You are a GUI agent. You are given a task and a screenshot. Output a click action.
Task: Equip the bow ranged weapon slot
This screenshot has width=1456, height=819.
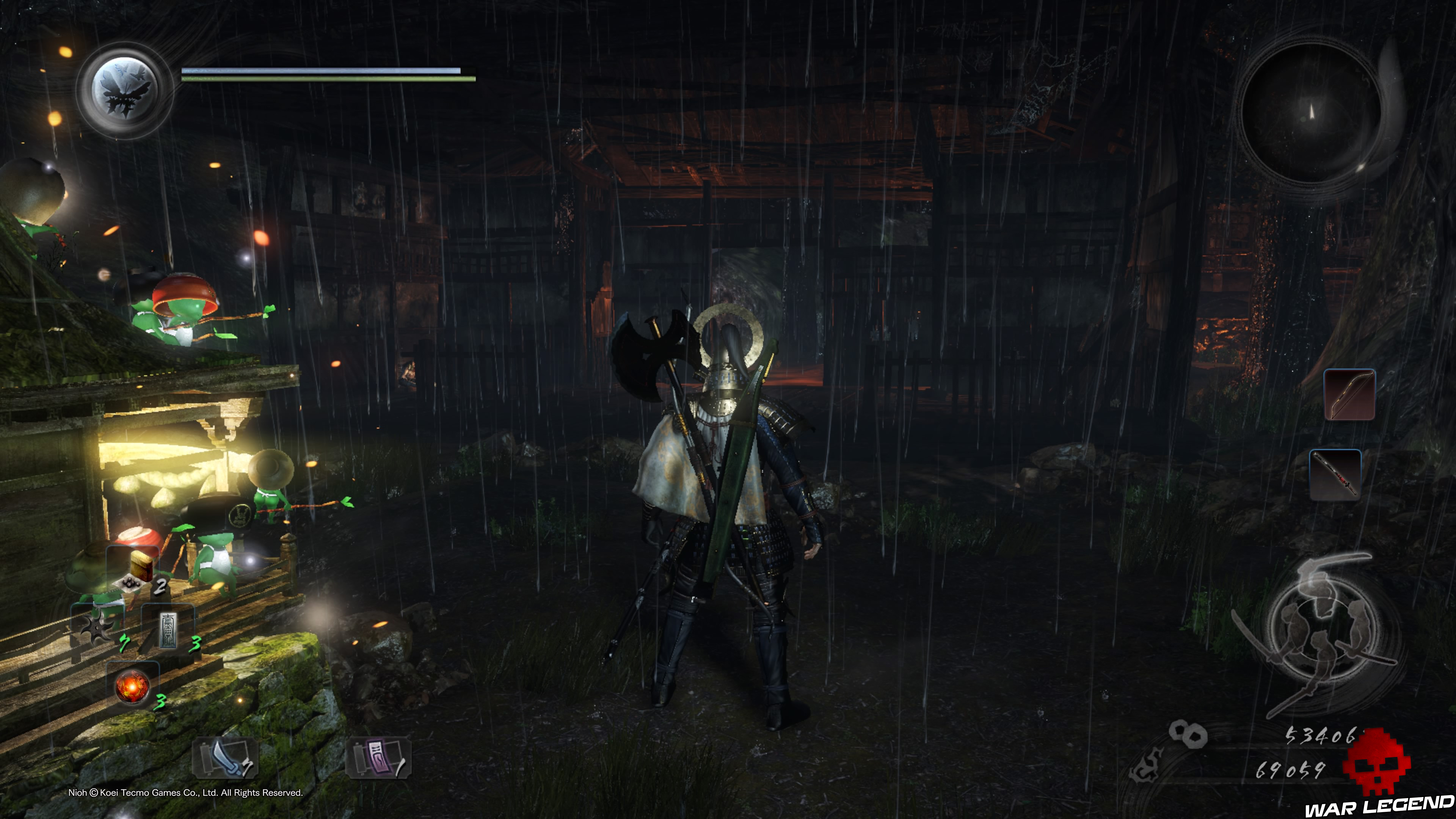1349,394
